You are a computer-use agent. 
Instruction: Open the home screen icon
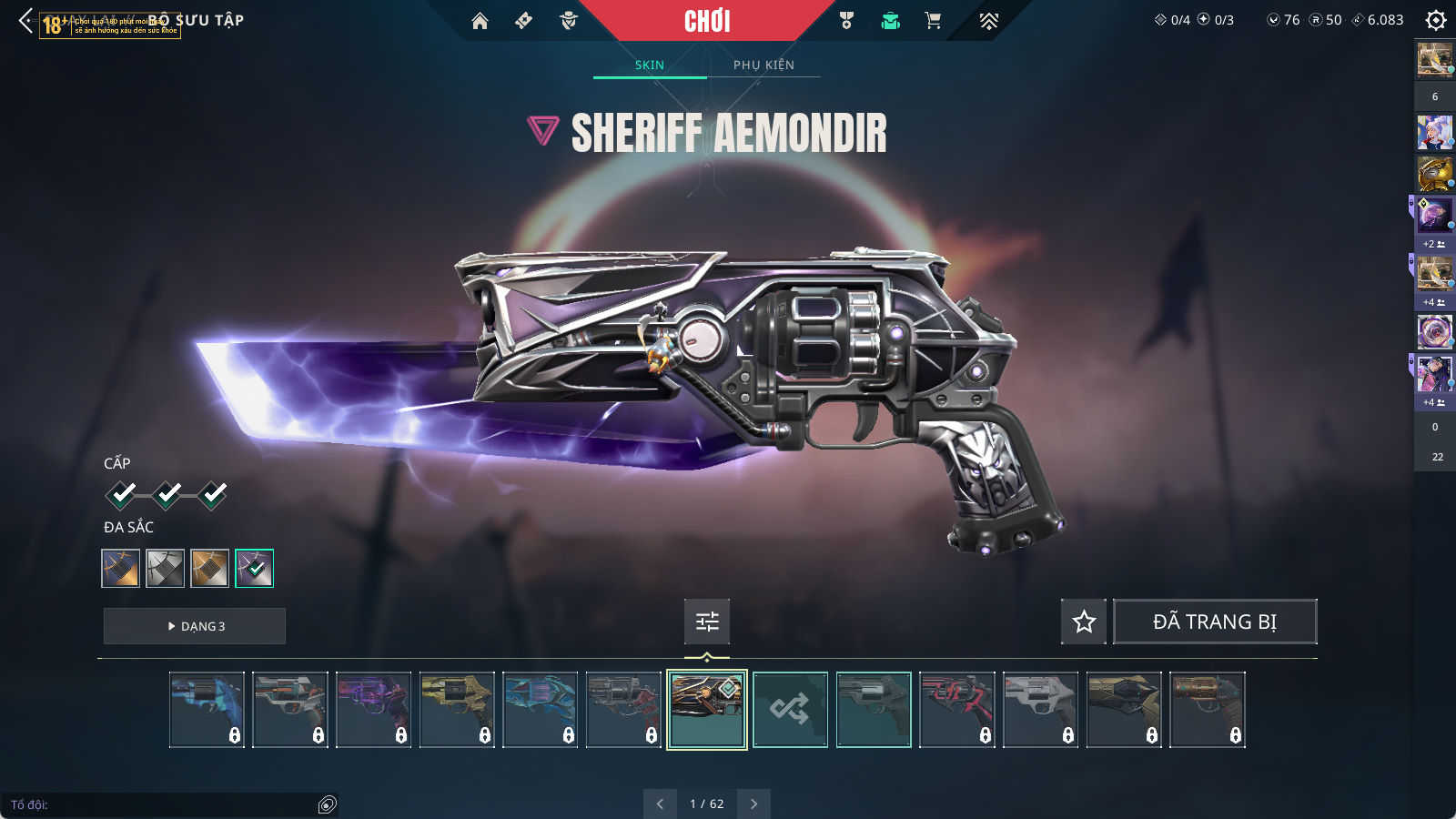480,21
